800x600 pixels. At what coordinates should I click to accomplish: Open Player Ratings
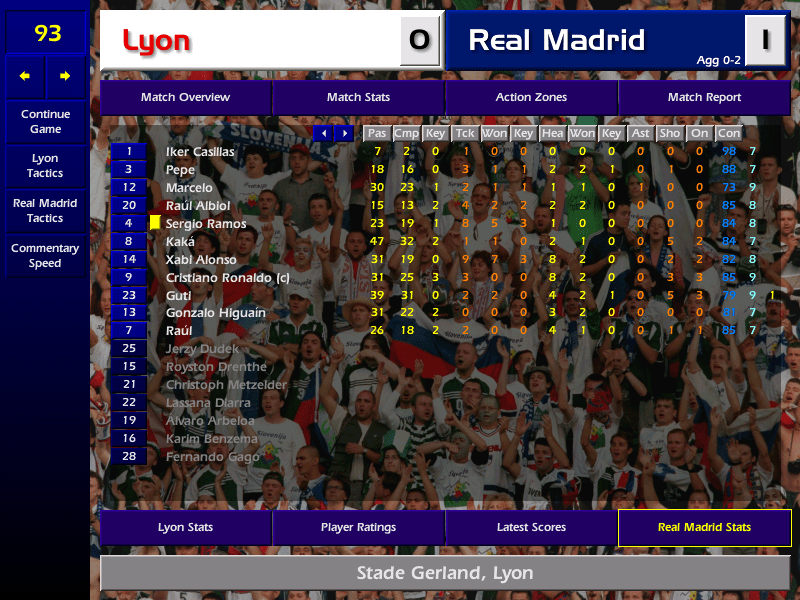coord(358,527)
